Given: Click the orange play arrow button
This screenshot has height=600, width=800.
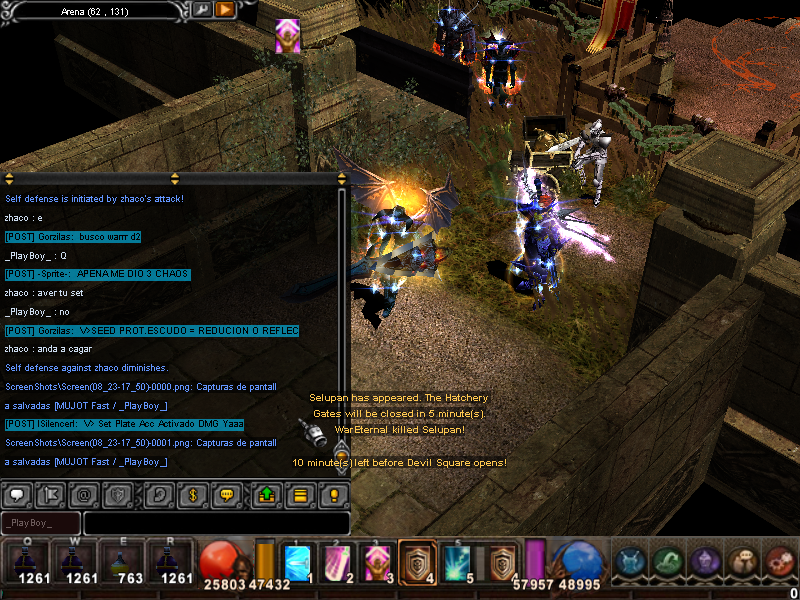Looking at the screenshot, I should pyautogui.click(x=225, y=10).
